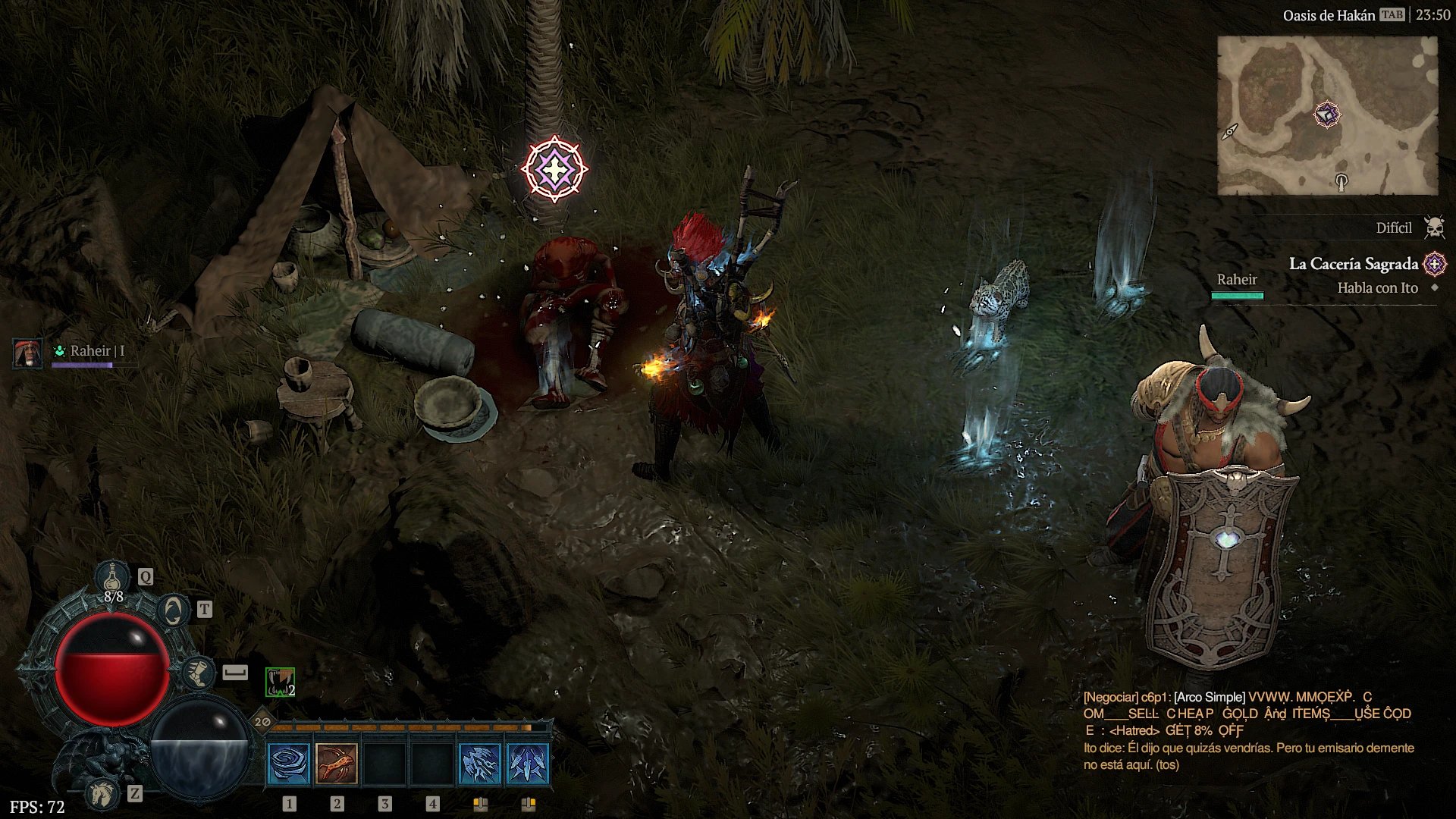Image resolution: width=1456 pixels, height=819 pixels.
Task: Use the evade boot icon
Action: click(x=198, y=673)
